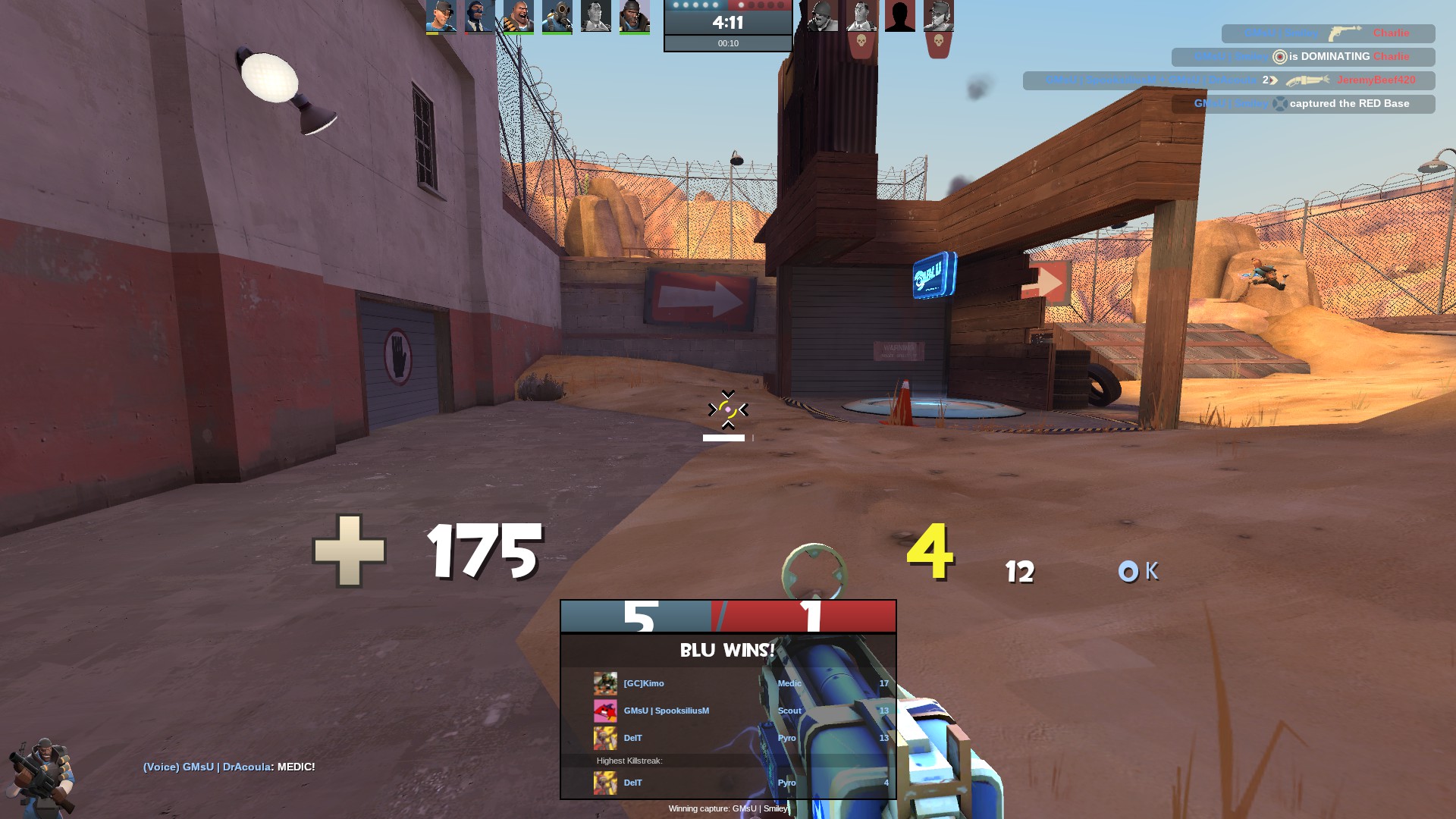
Task: Select the BLU Scout team portrait
Action: click(x=441, y=16)
